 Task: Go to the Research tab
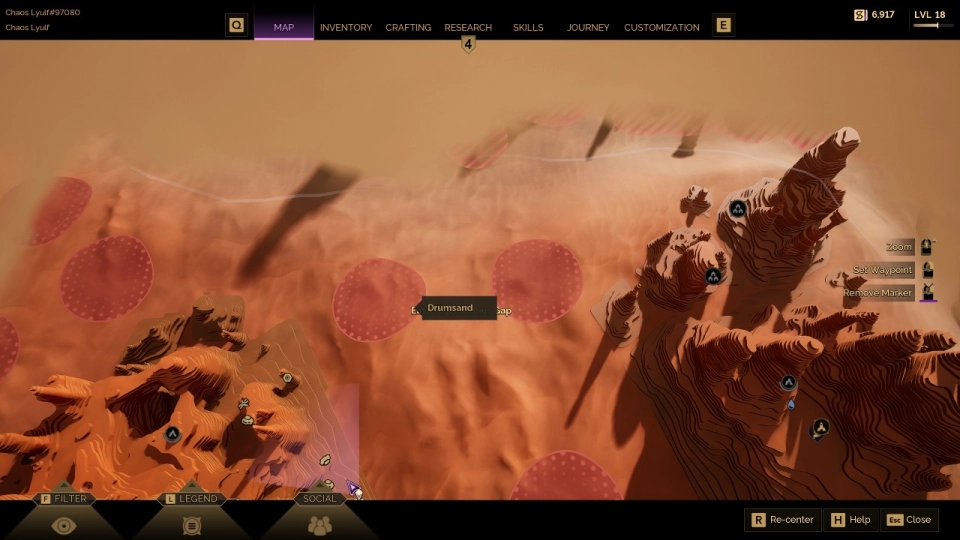(468, 27)
